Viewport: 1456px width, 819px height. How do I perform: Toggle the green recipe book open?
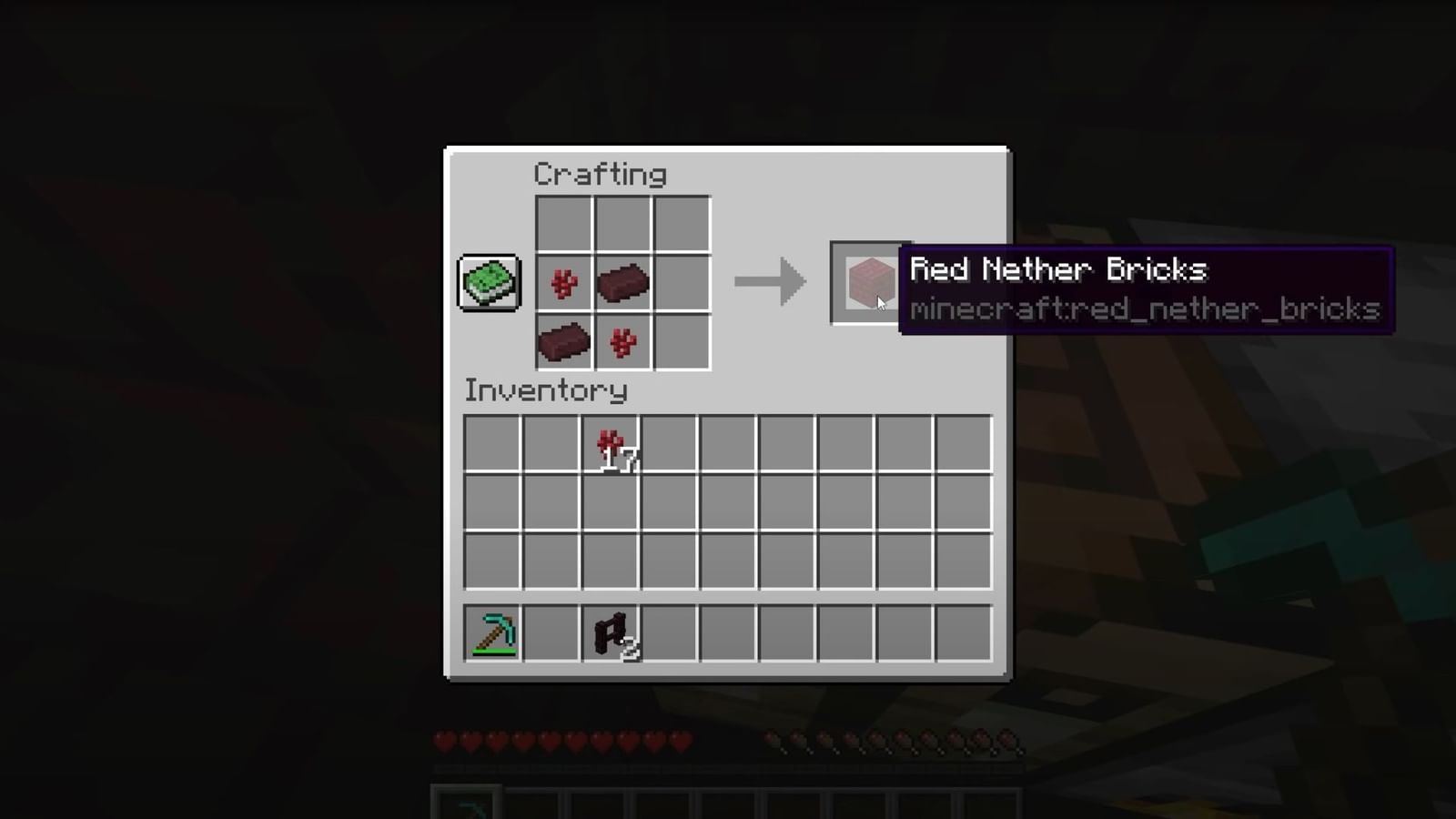(x=489, y=282)
